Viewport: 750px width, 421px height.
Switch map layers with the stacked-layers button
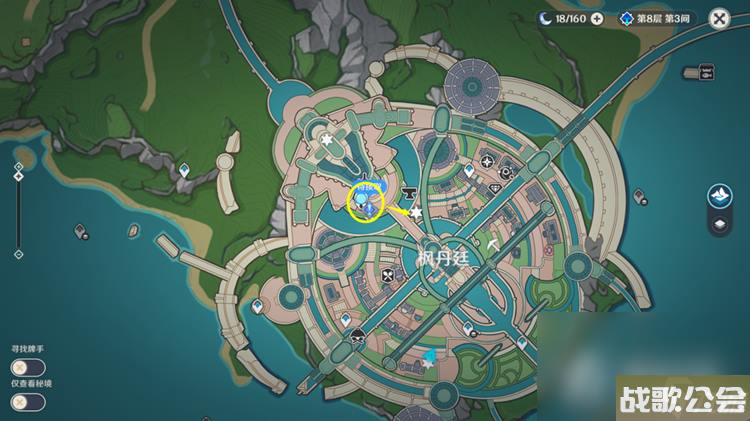point(719,225)
